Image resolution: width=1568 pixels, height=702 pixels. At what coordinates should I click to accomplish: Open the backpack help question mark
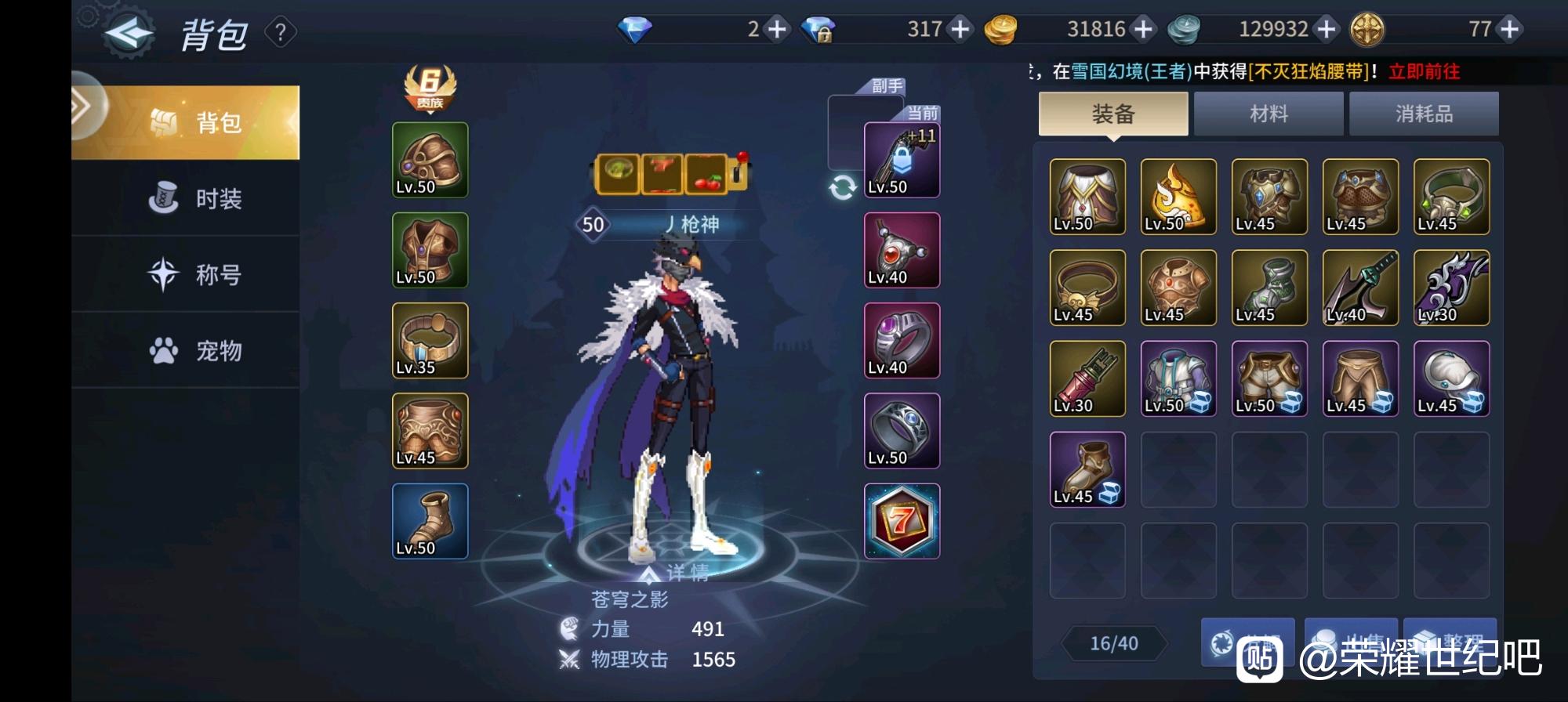[x=281, y=33]
